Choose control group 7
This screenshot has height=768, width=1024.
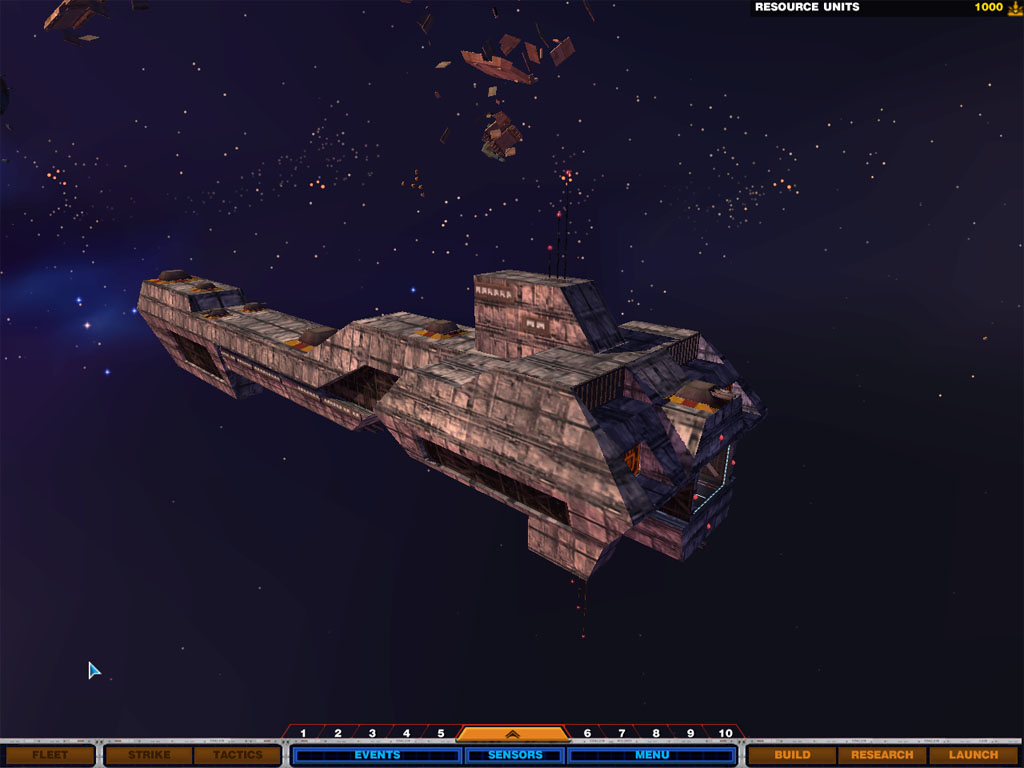coord(621,734)
